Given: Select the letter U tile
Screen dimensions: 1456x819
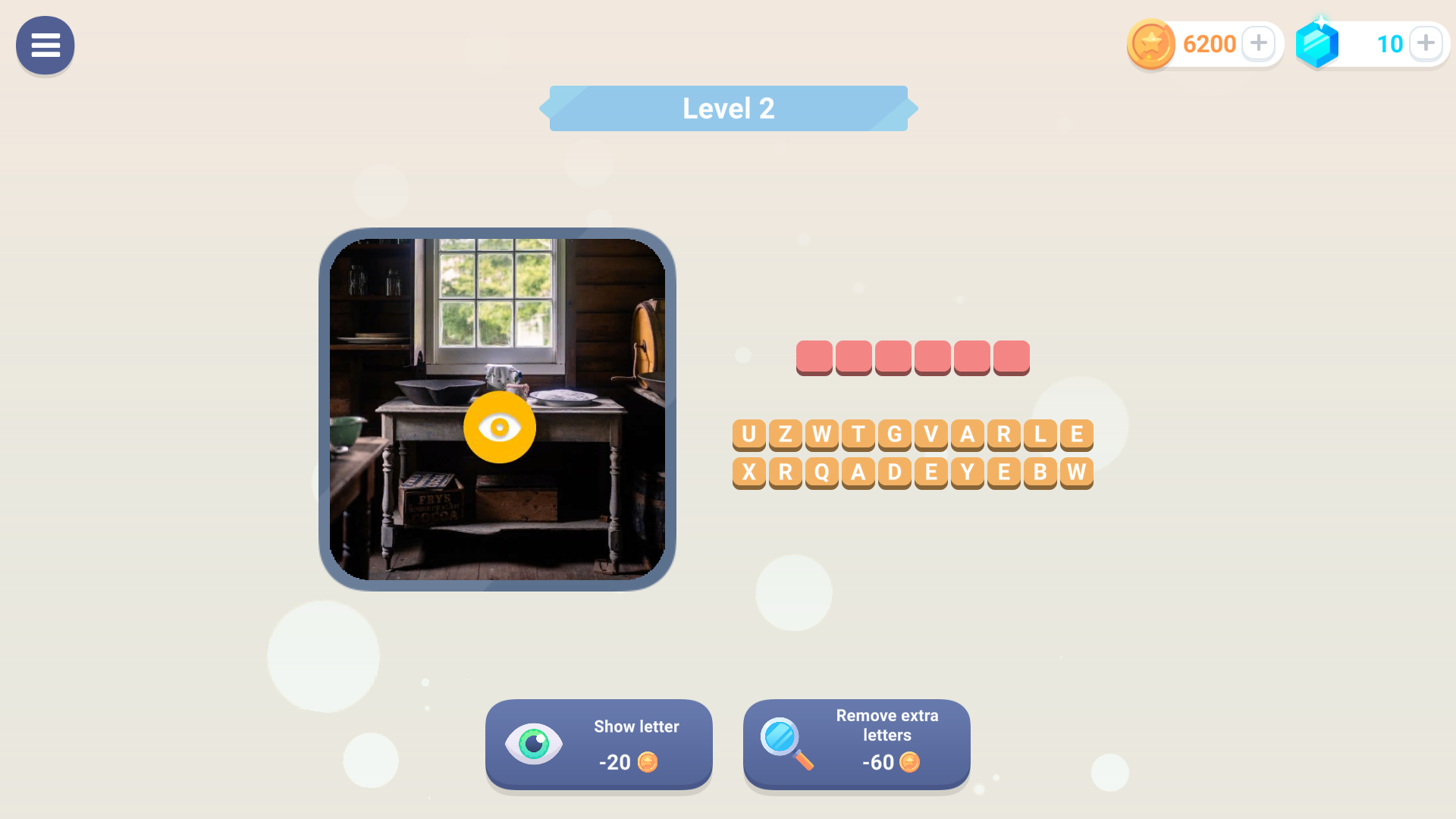Looking at the screenshot, I should click(x=749, y=434).
